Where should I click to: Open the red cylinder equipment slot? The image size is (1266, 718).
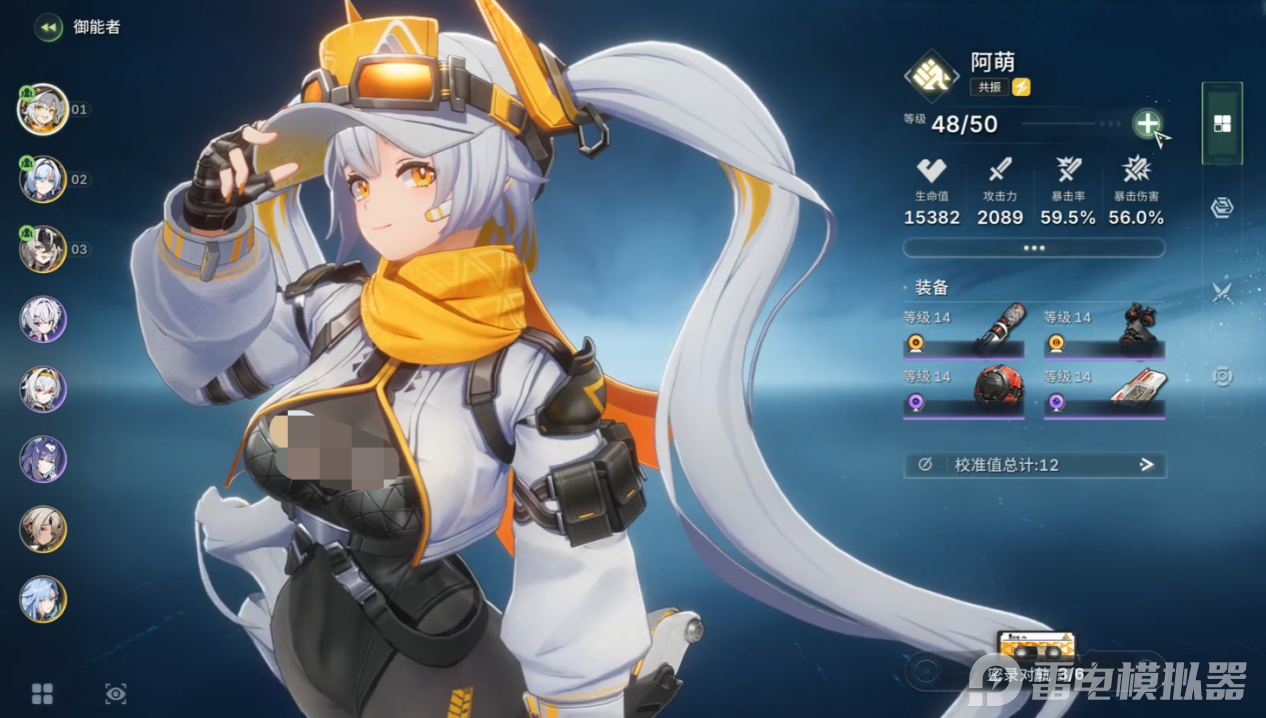tap(964, 333)
